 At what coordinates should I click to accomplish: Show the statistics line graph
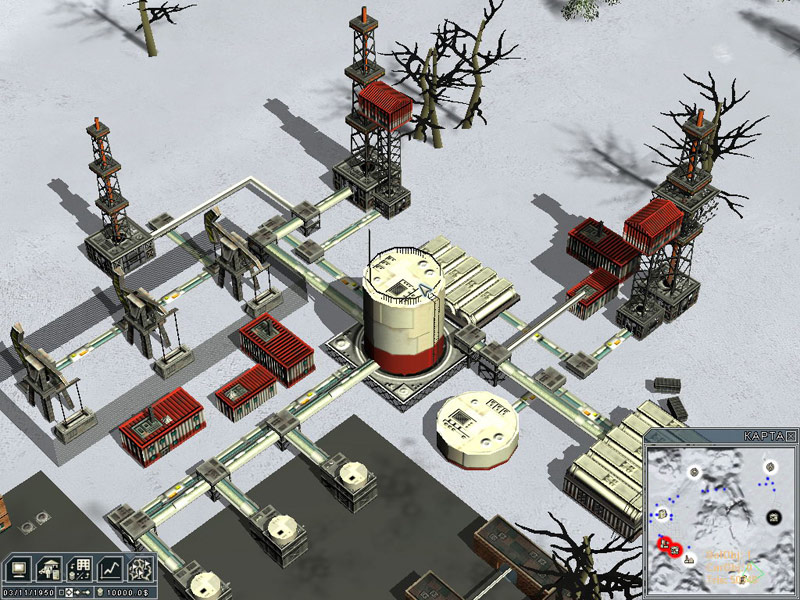point(110,566)
